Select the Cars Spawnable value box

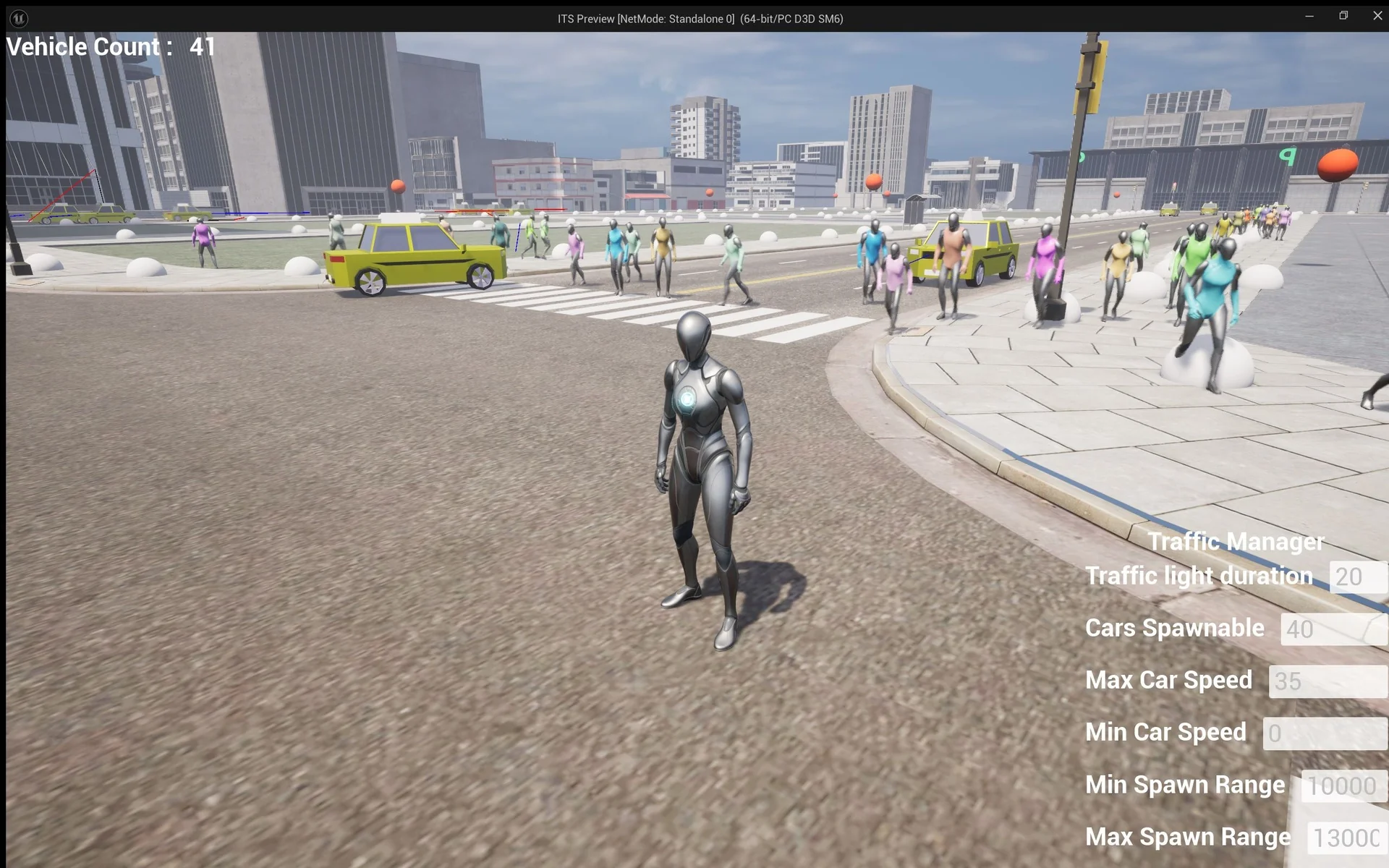[x=1333, y=629]
